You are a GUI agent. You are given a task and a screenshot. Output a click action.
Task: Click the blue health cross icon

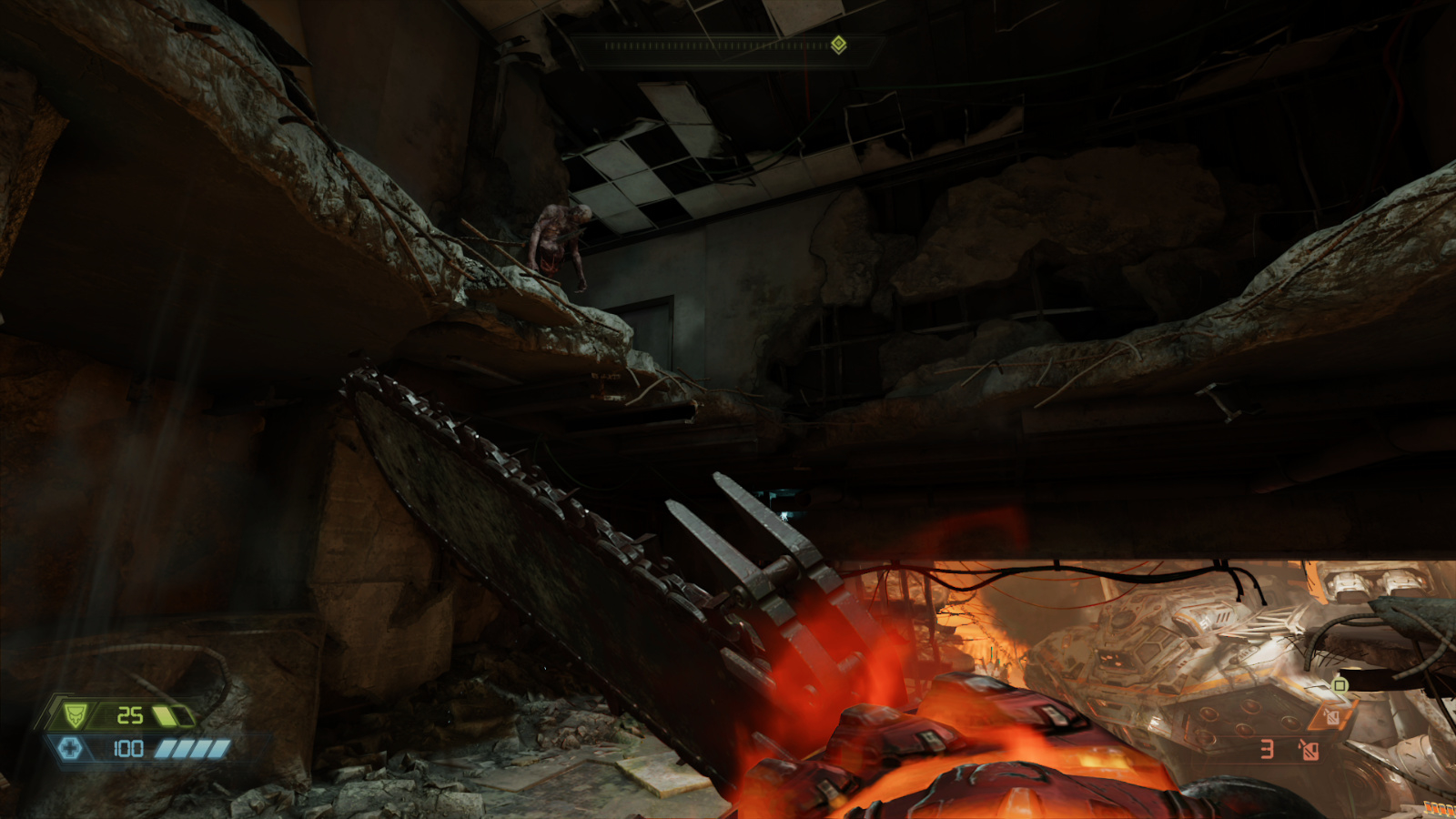coord(70,747)
